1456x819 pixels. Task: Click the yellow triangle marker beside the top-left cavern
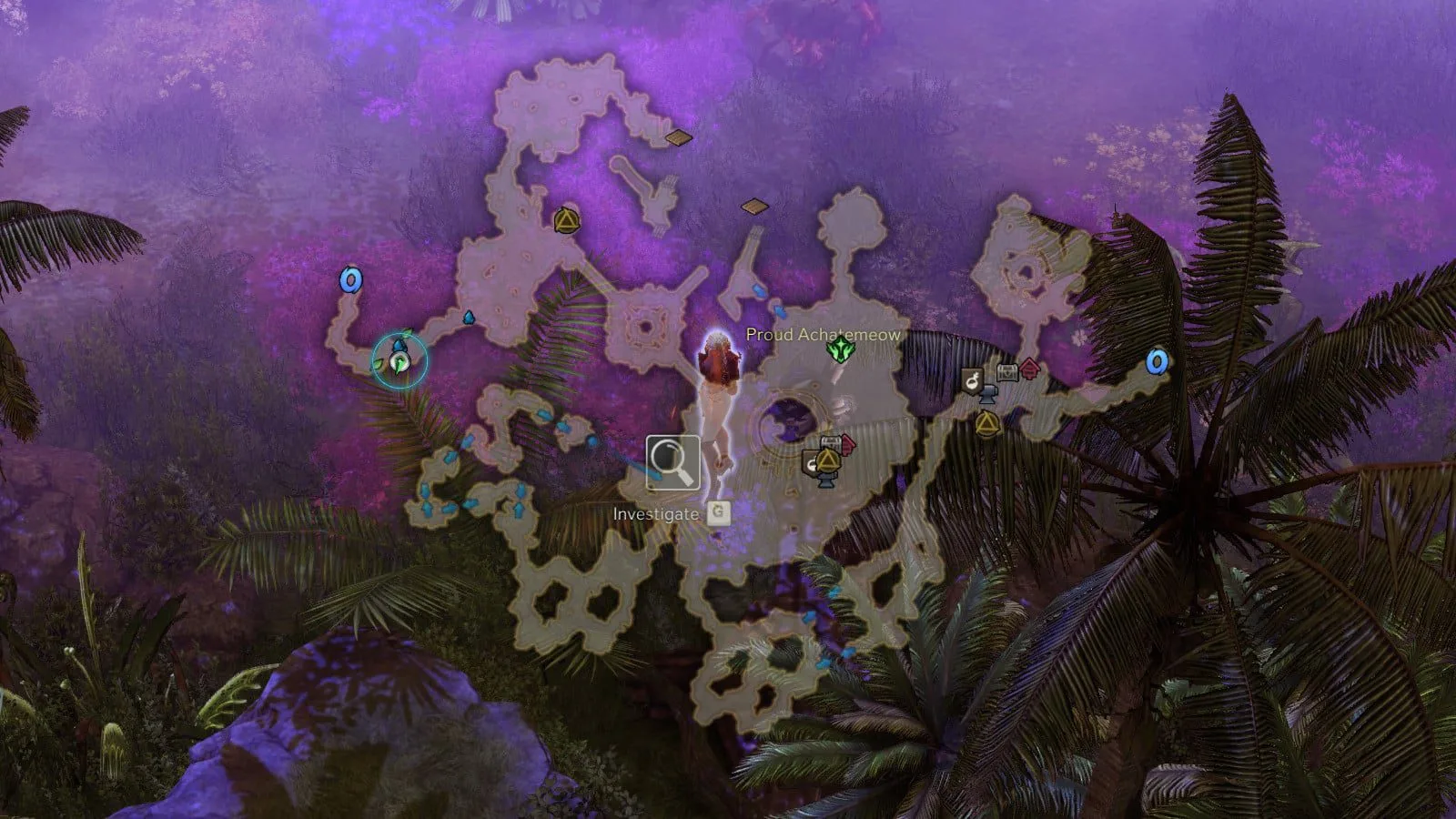pyautogui.click(x=566, y=220)
